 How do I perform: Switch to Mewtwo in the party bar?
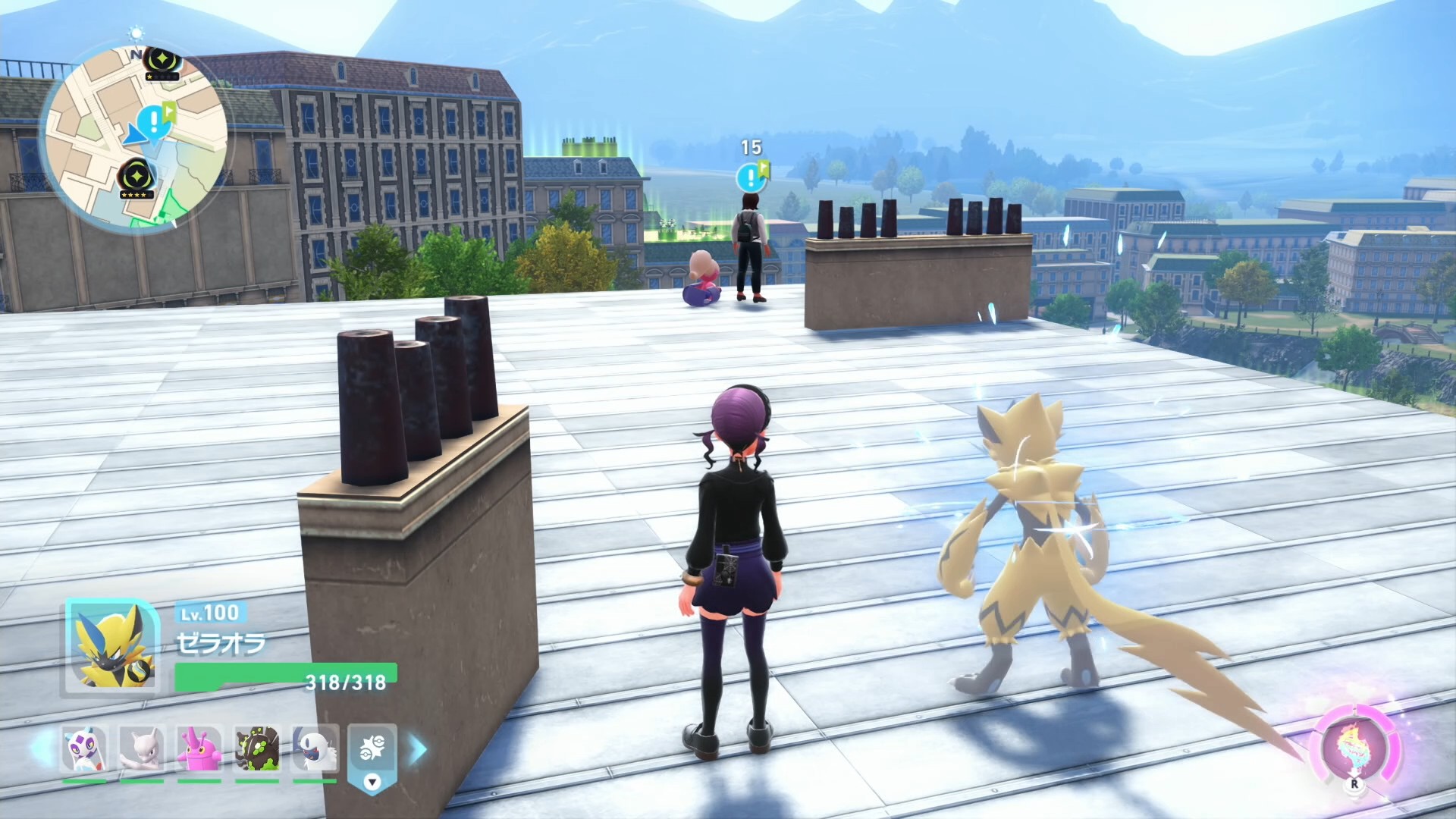141,749
